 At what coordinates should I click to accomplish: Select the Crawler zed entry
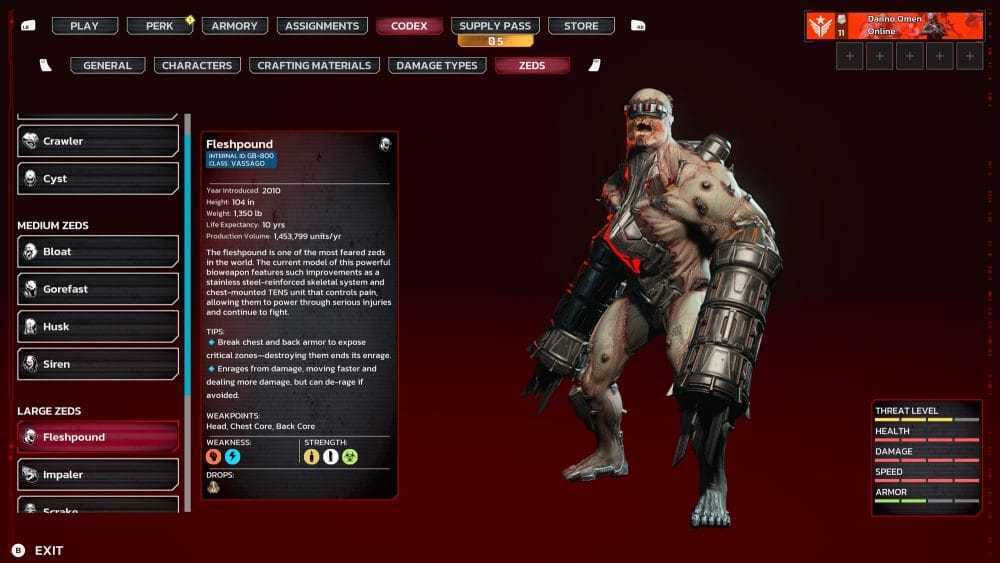coord(98,141)
